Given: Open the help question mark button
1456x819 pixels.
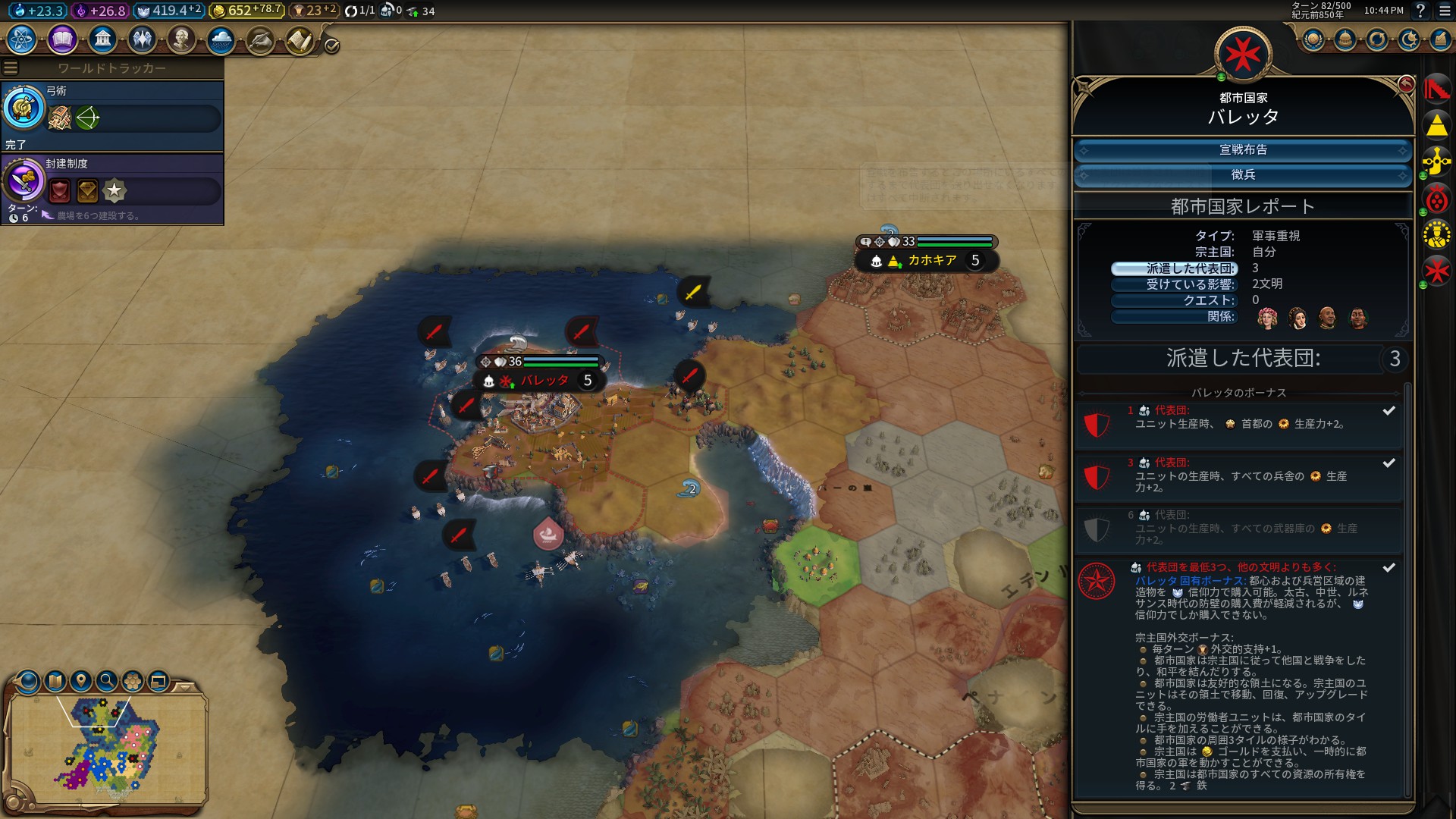Looking at the screenshot, I should pos(1420,11).
